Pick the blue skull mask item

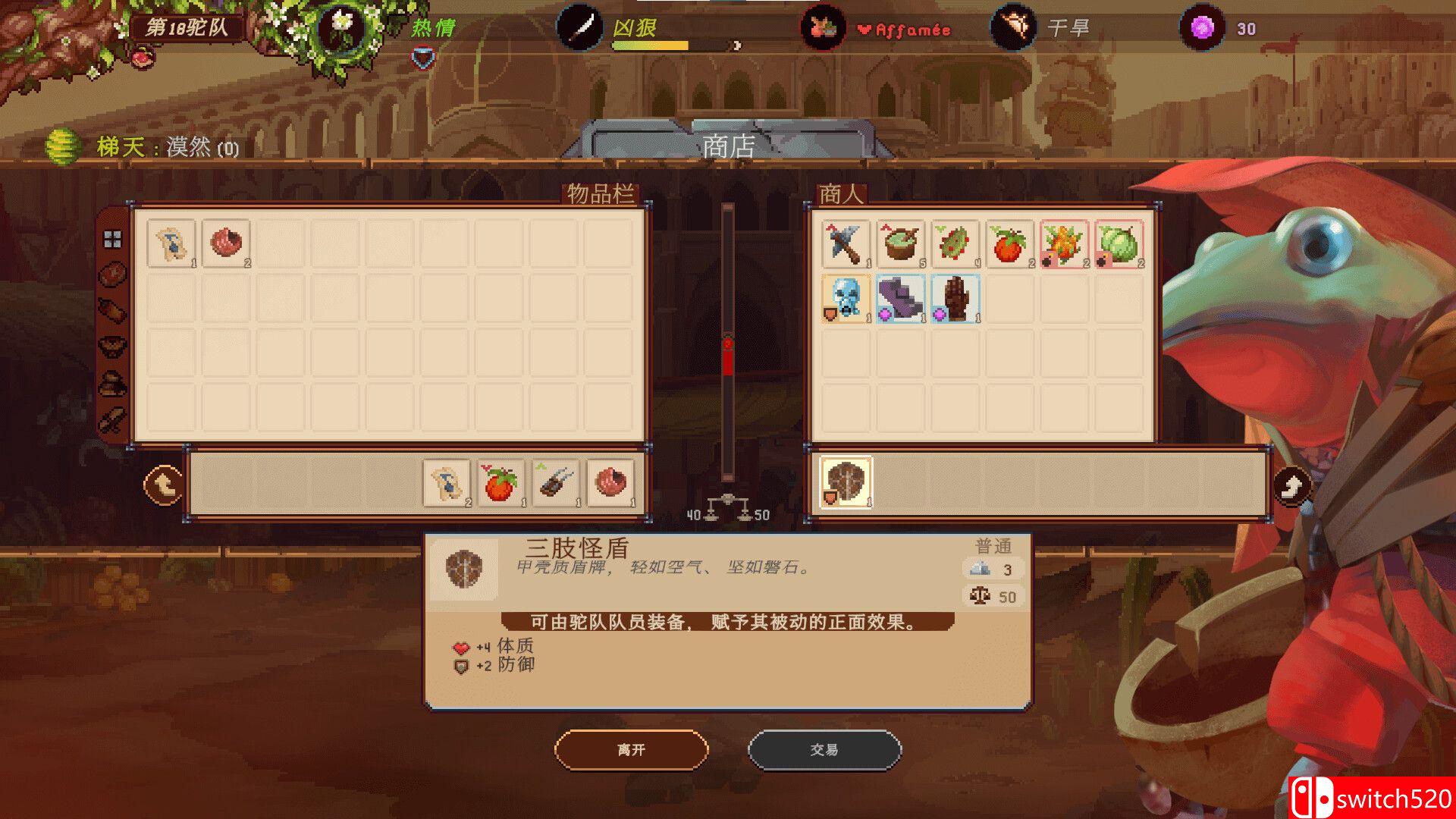coord(846,299)
